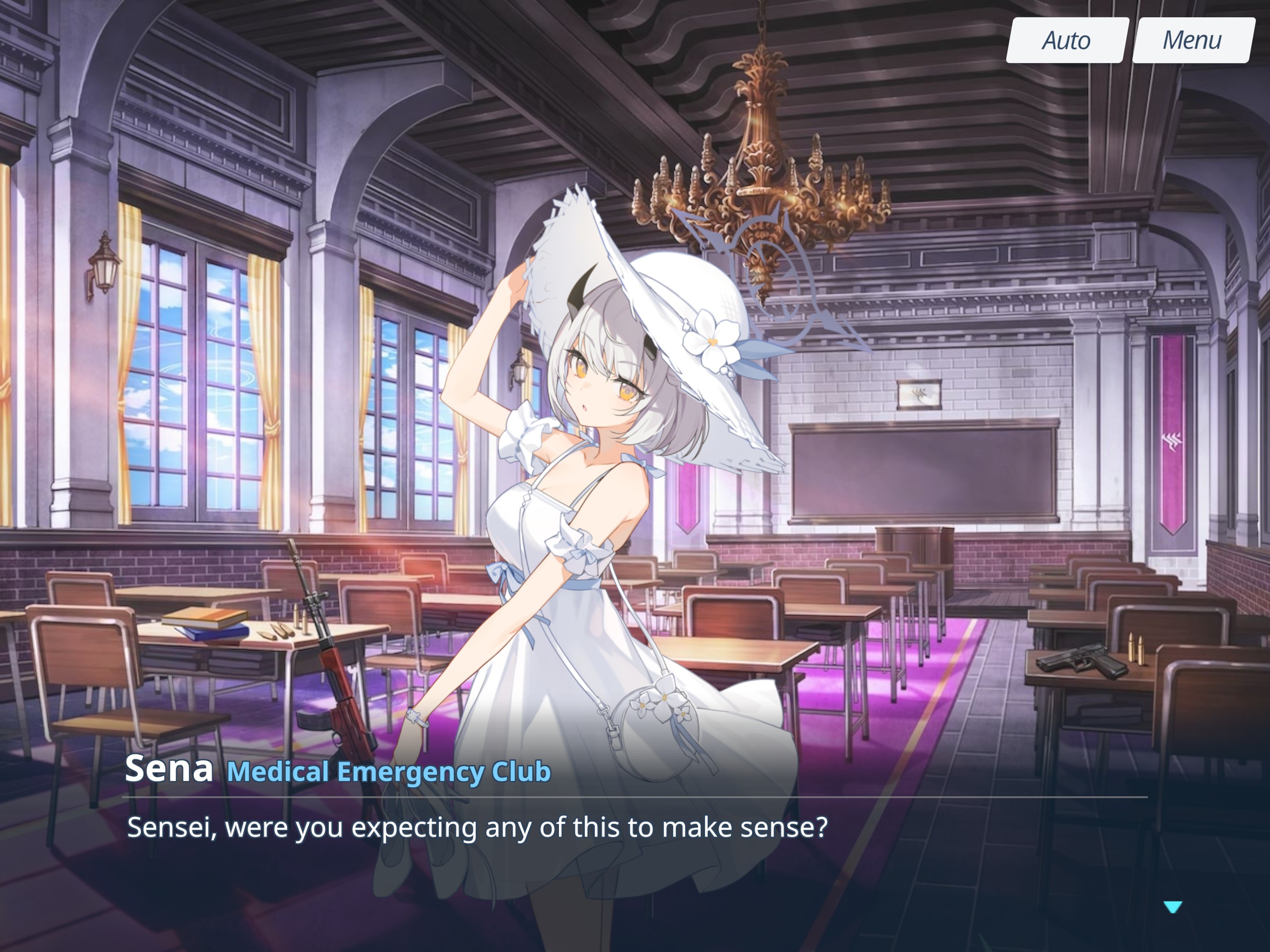Toggle Auto dialogue playback

click(1067, 40)
